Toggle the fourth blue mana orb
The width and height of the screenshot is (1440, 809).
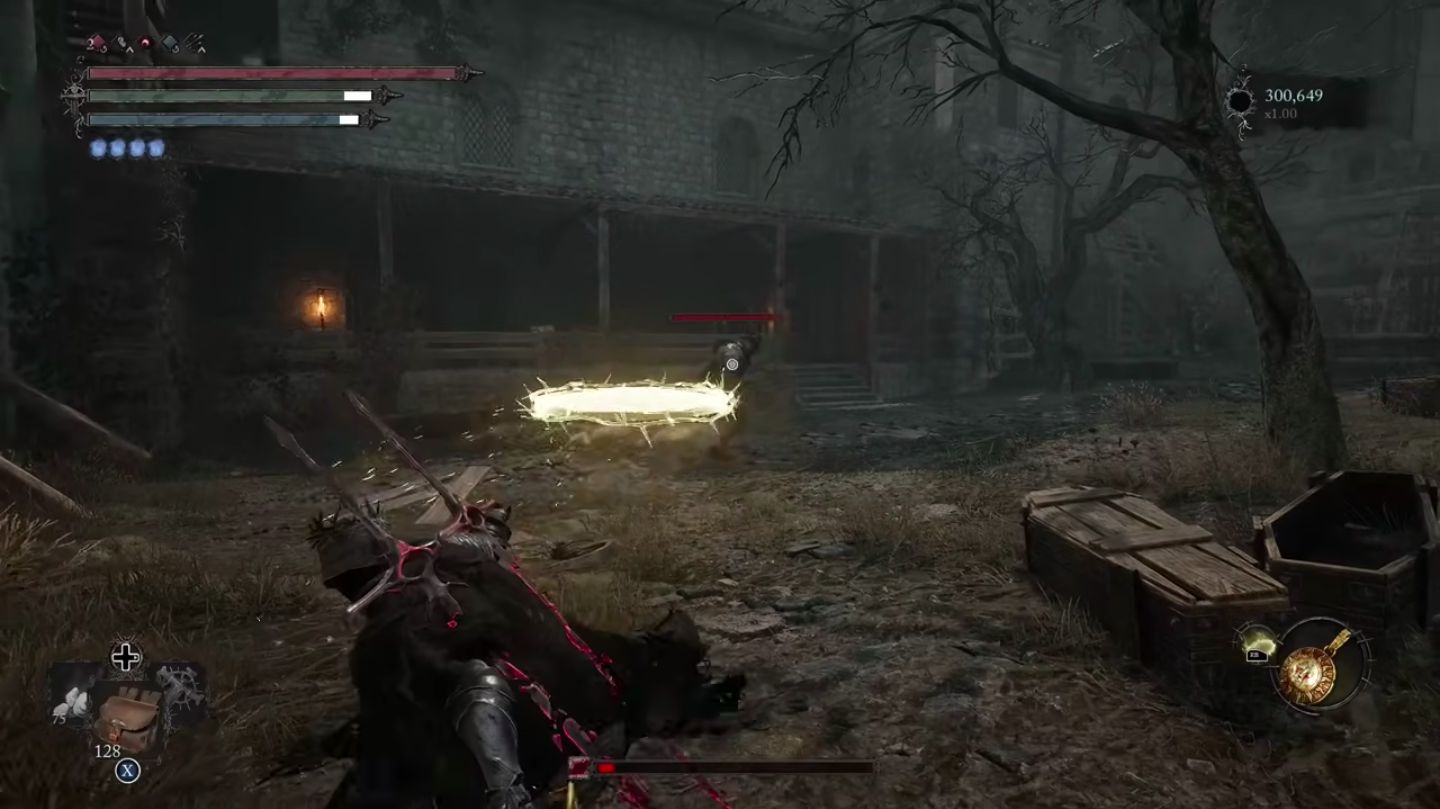(157, 147)
